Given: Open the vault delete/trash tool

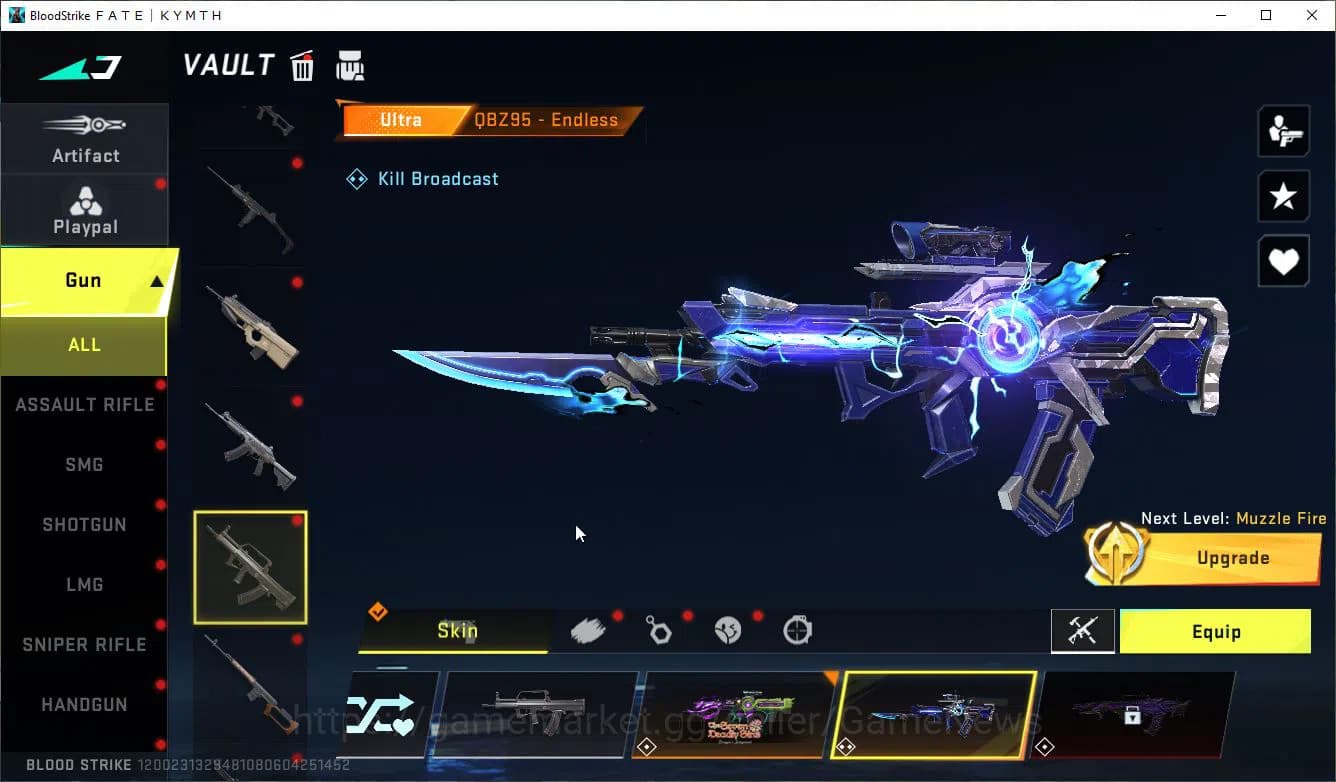Looking at the screenshot, I should click(x=302, y=65).
